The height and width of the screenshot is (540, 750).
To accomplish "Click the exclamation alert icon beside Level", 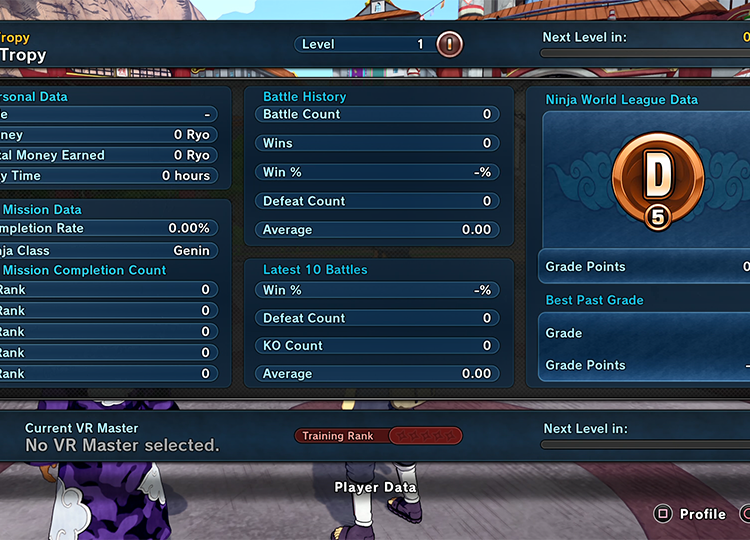I will [450, 44].
